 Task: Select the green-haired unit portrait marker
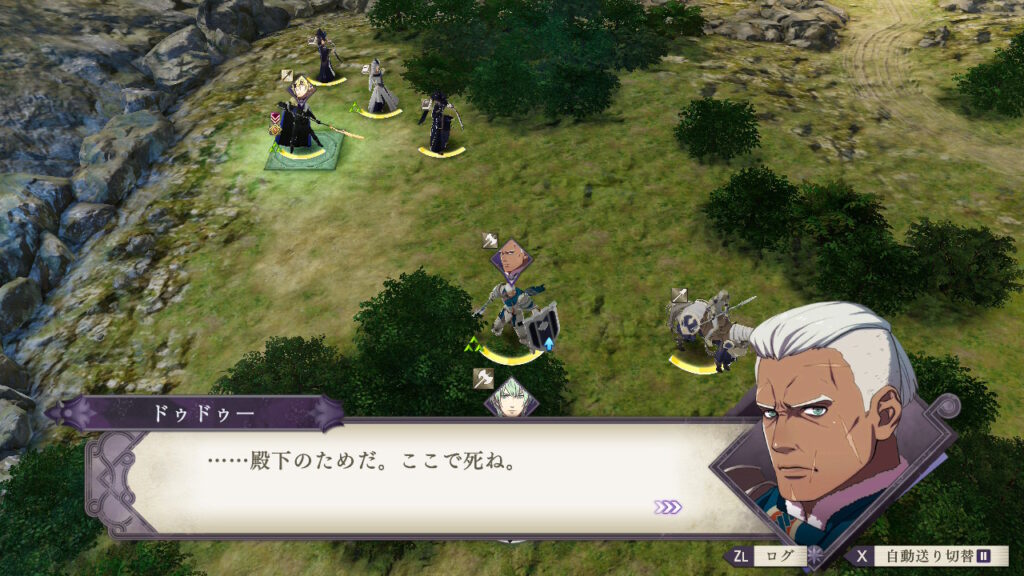click(511, 400)
